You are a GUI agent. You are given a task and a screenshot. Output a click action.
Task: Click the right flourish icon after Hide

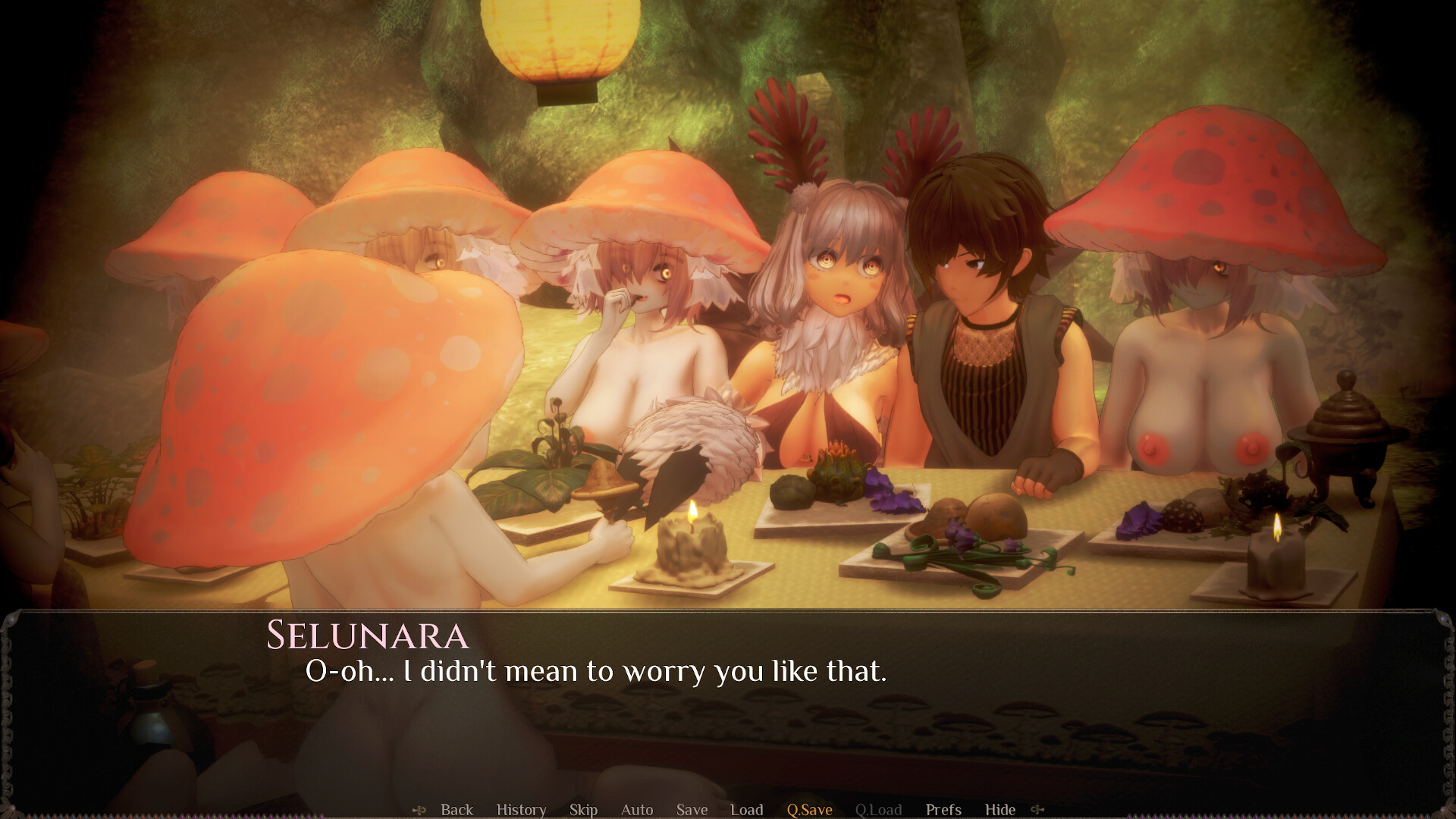click(1037, 809)
